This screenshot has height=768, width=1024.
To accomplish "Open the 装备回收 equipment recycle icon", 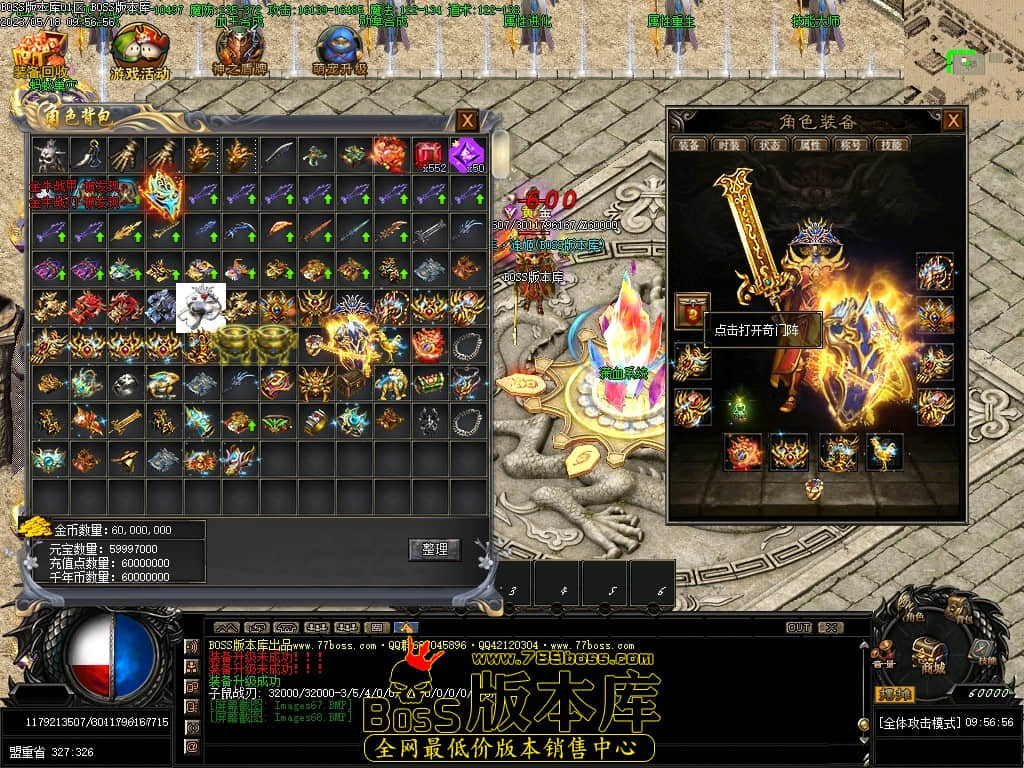I will coord(42,55).
